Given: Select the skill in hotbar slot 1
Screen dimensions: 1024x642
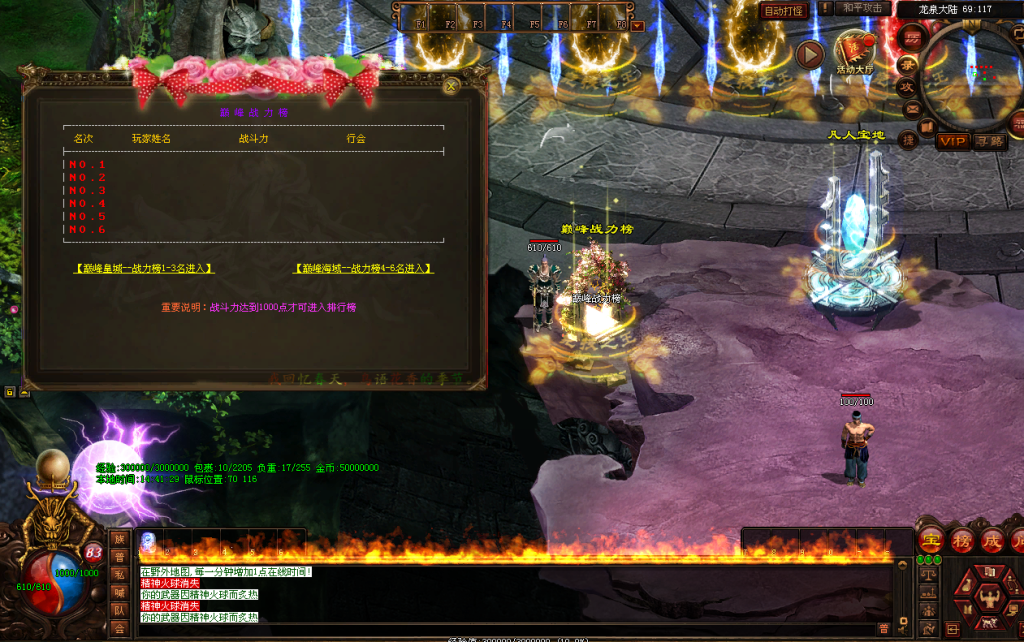Looking at the screenshot, I should tap(149, 541).
